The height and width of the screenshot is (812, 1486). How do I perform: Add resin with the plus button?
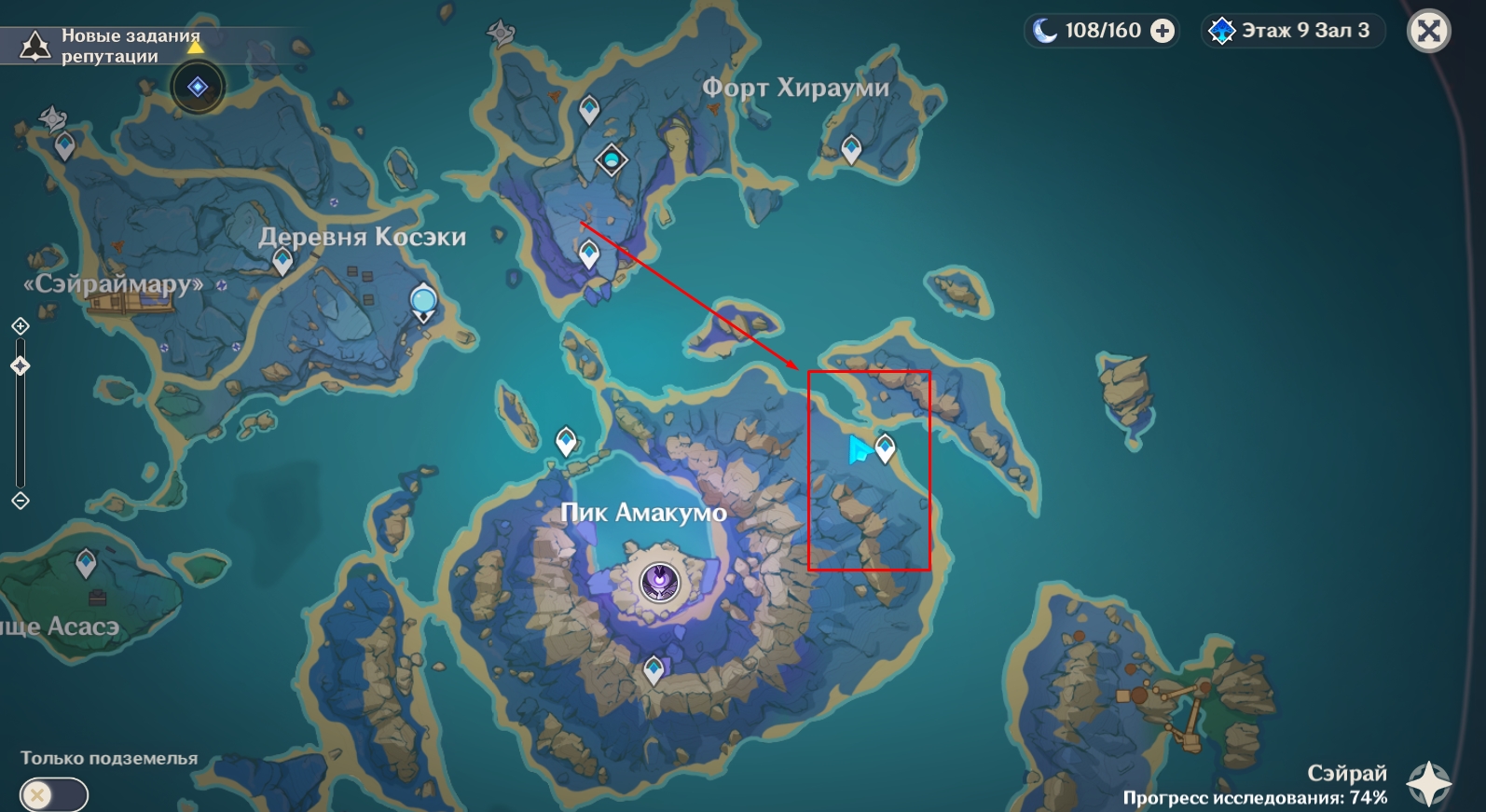click(1163, 31)
